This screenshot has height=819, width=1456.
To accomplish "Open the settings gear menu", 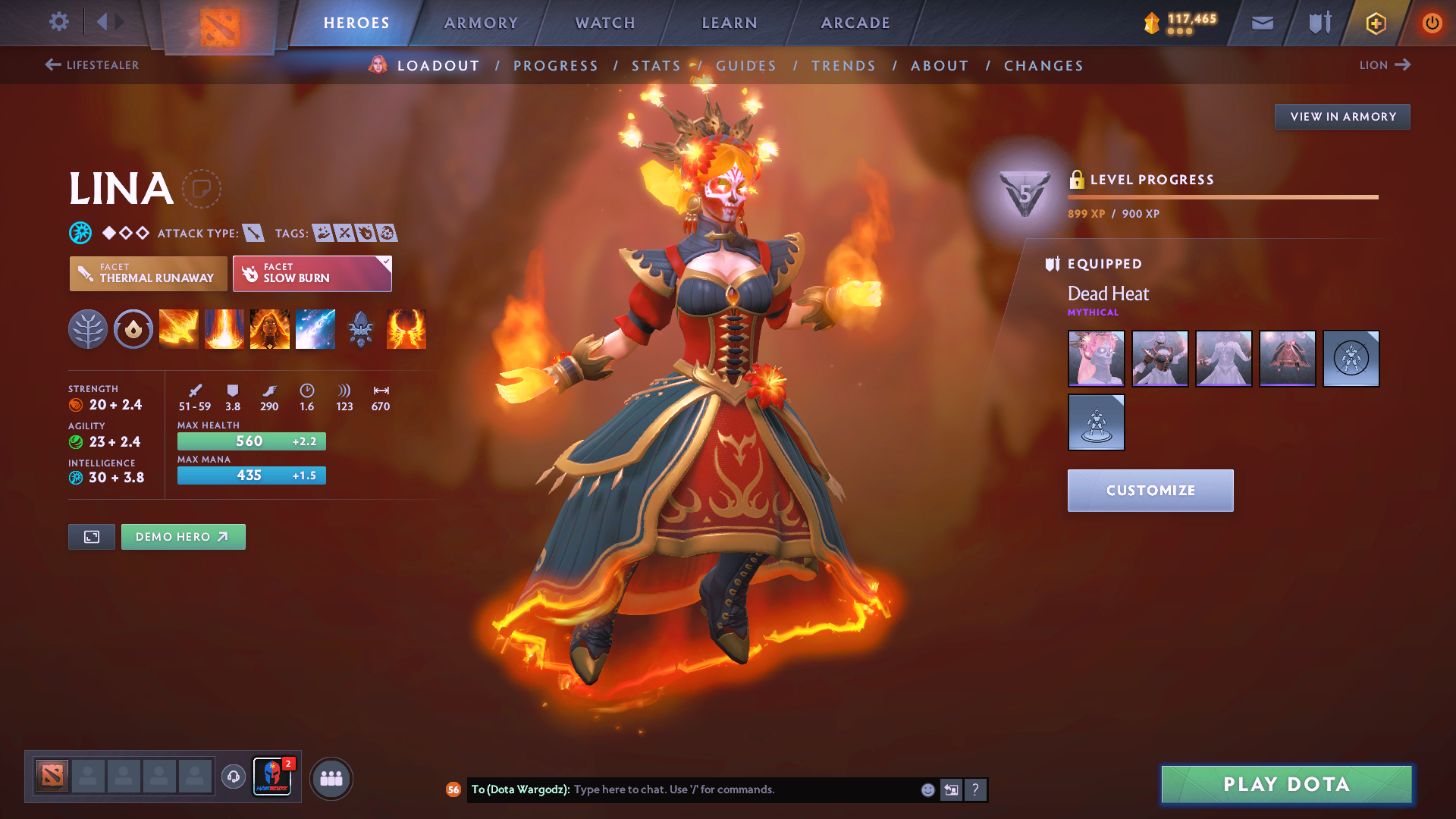I will pyautogui.click(x=58, y=22).
